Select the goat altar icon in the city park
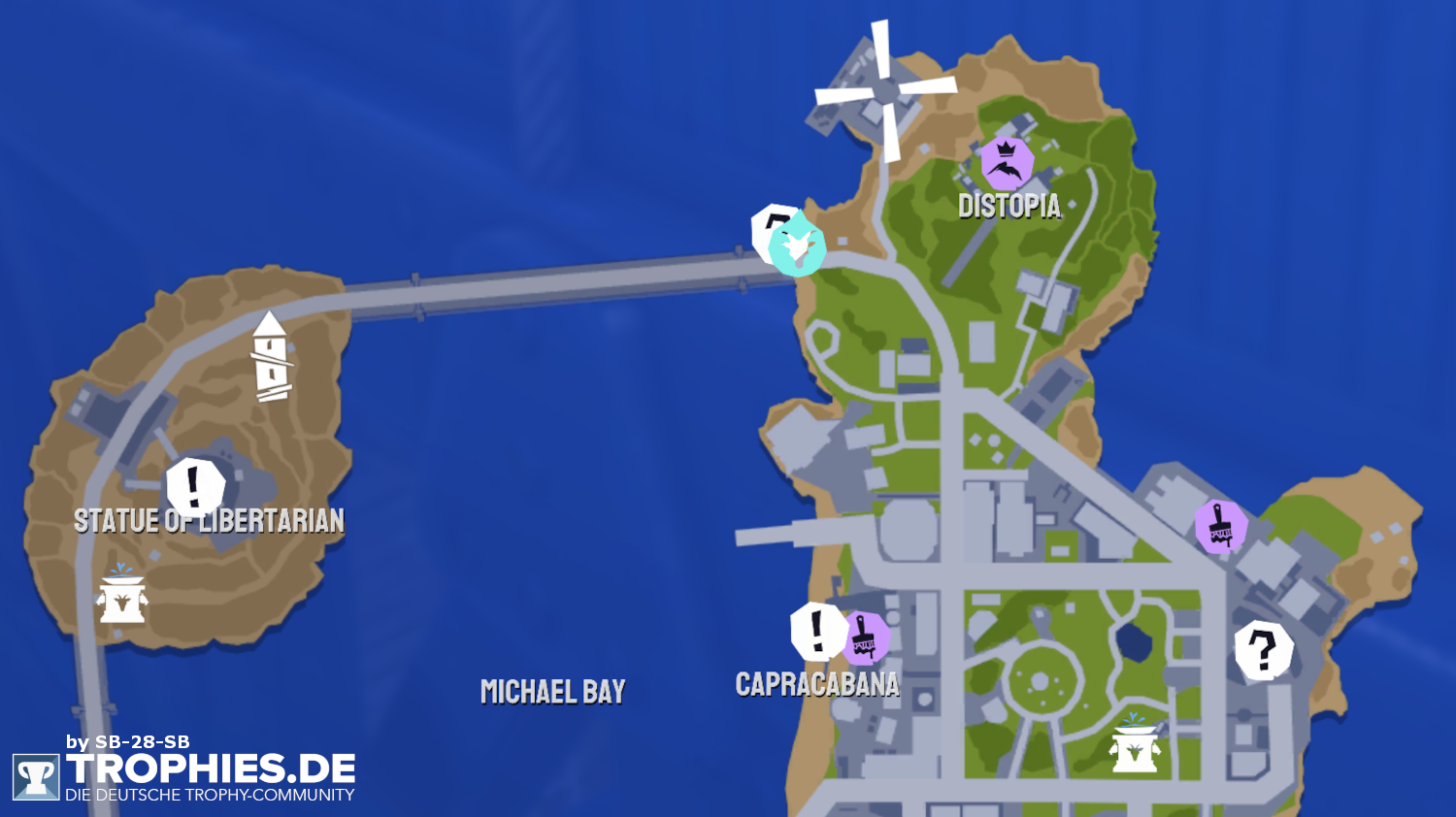 1135,745
